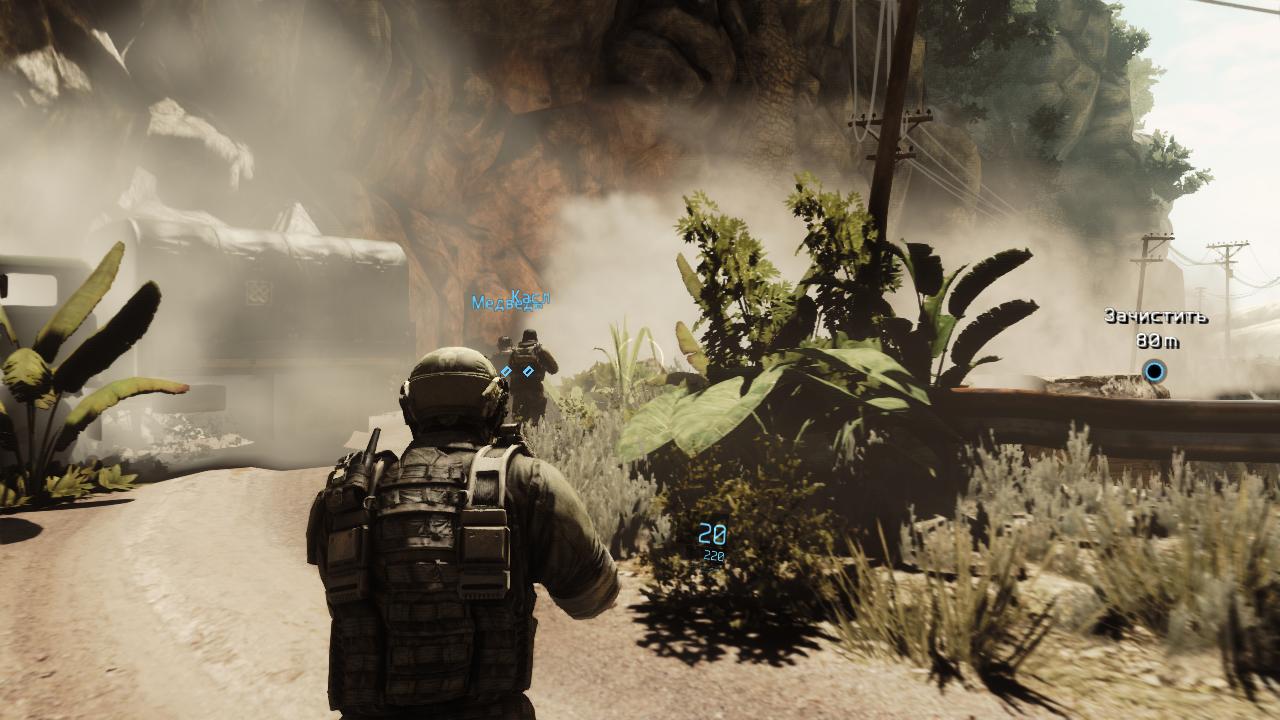Select teammate name tag "Медведь"
The image size is (1280, 720).
[490, 303]
